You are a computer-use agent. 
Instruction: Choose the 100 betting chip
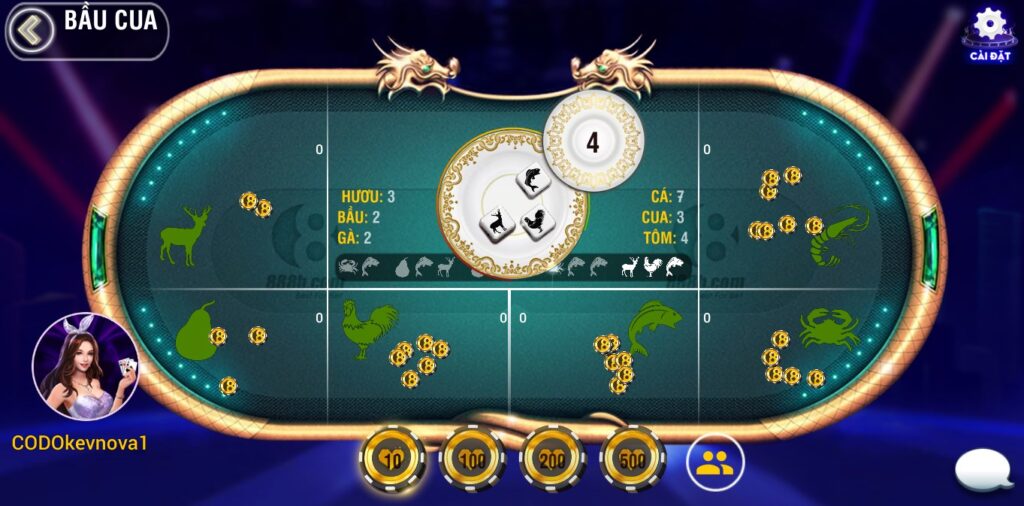(x=472, y=460)
